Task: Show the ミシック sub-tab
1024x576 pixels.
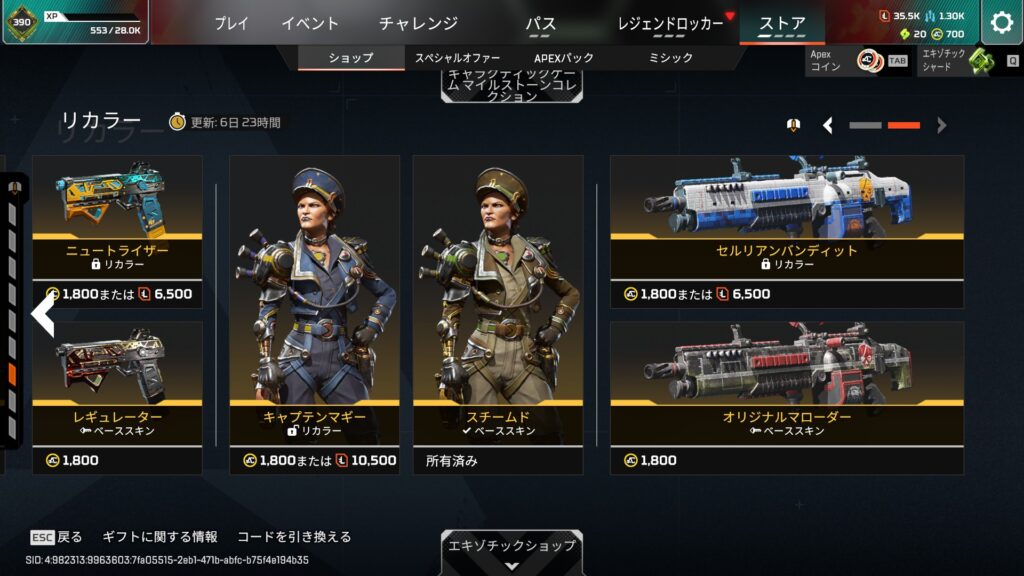Action: 670,58
